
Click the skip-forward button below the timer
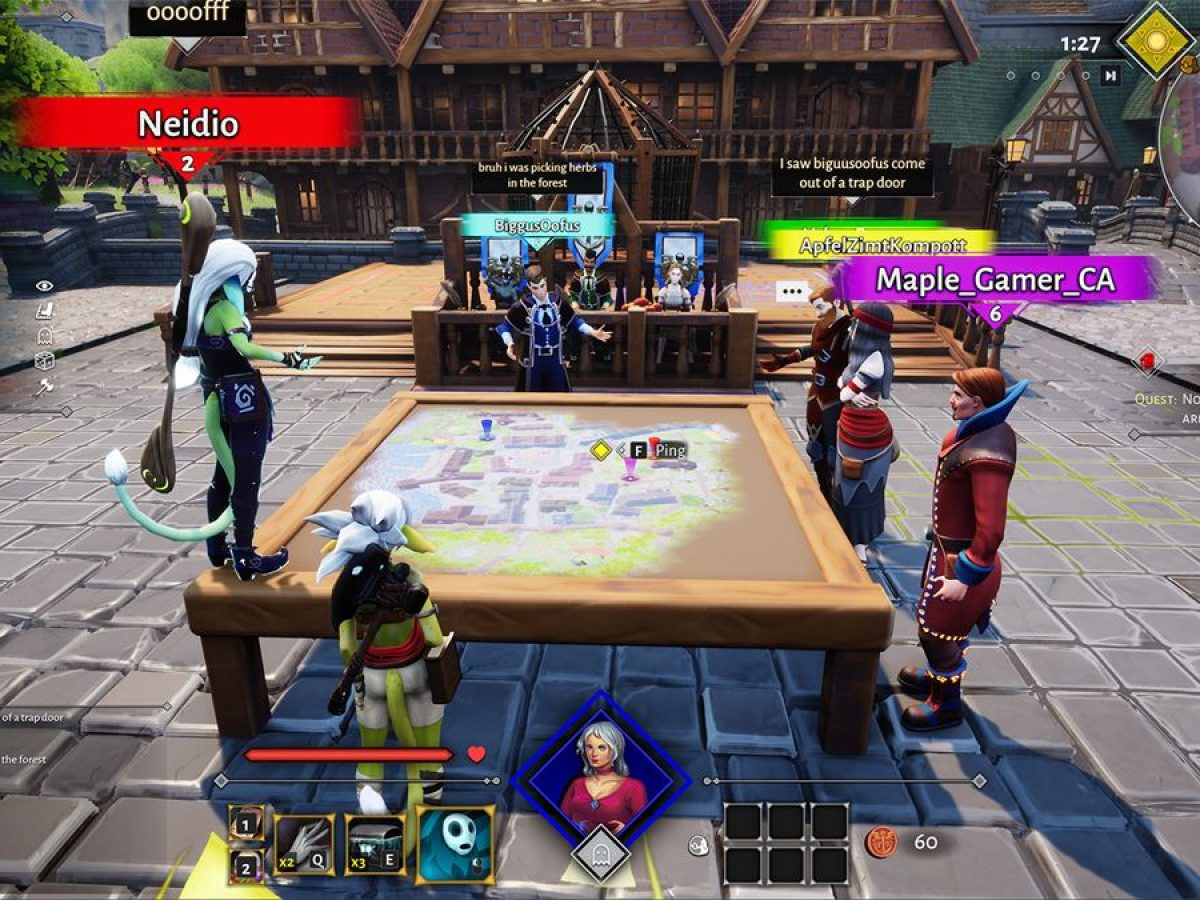coord(1110,75)
